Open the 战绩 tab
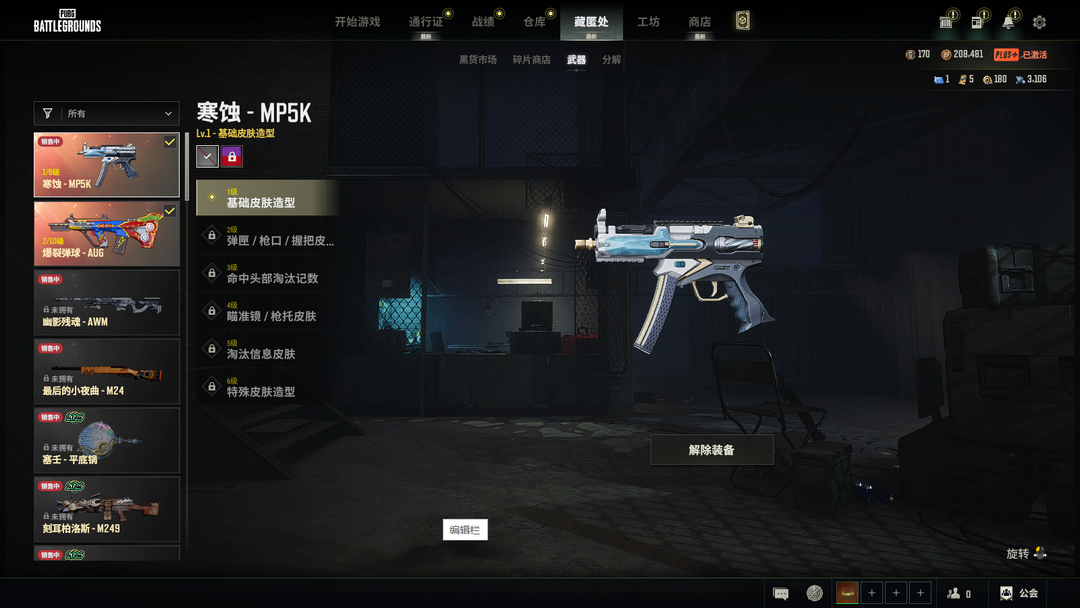The image size is (1080, 608). [x=483, y=21]
